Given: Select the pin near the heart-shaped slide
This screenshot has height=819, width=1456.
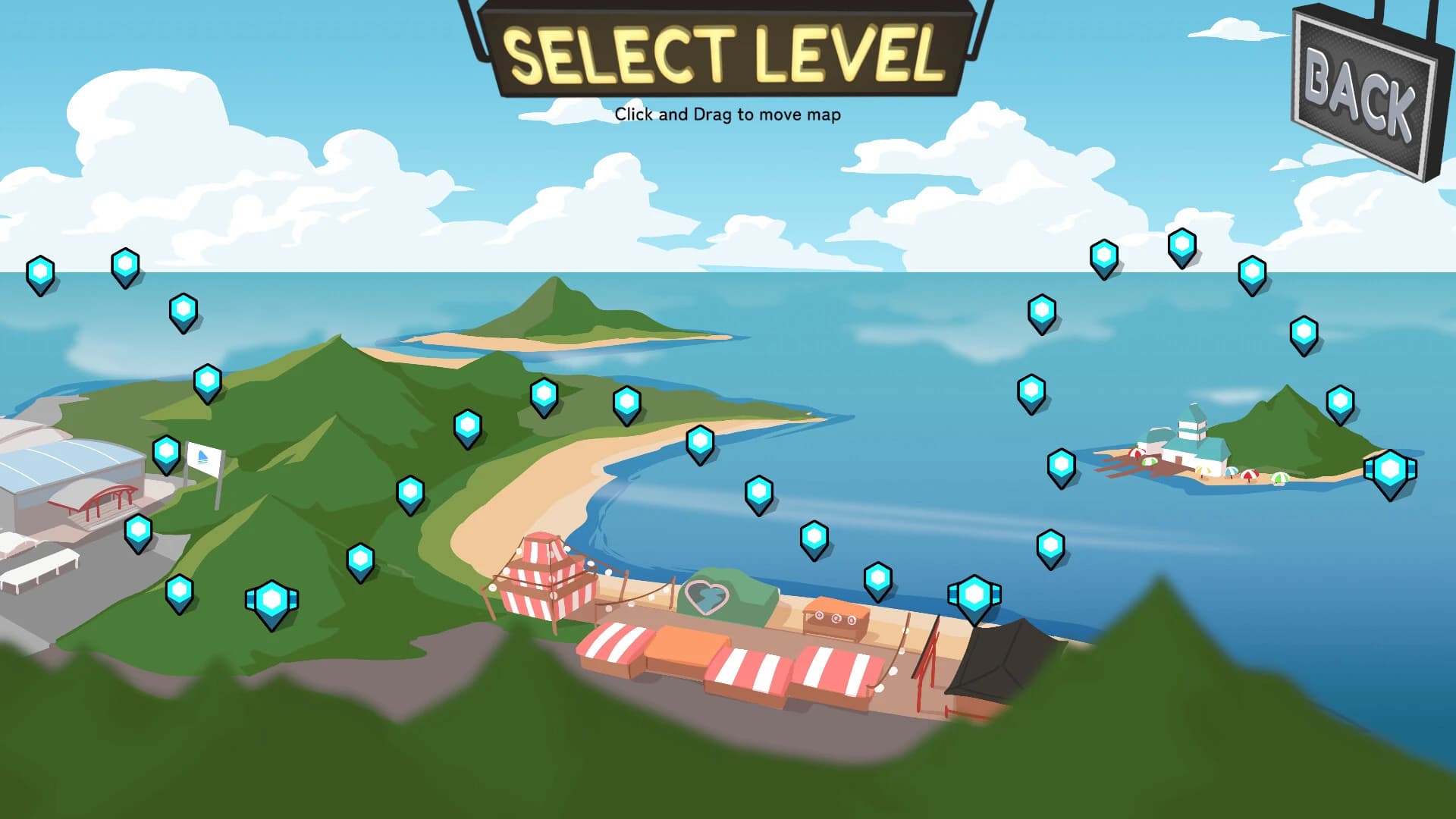Looking at the screenshot, I should (814, 535).
